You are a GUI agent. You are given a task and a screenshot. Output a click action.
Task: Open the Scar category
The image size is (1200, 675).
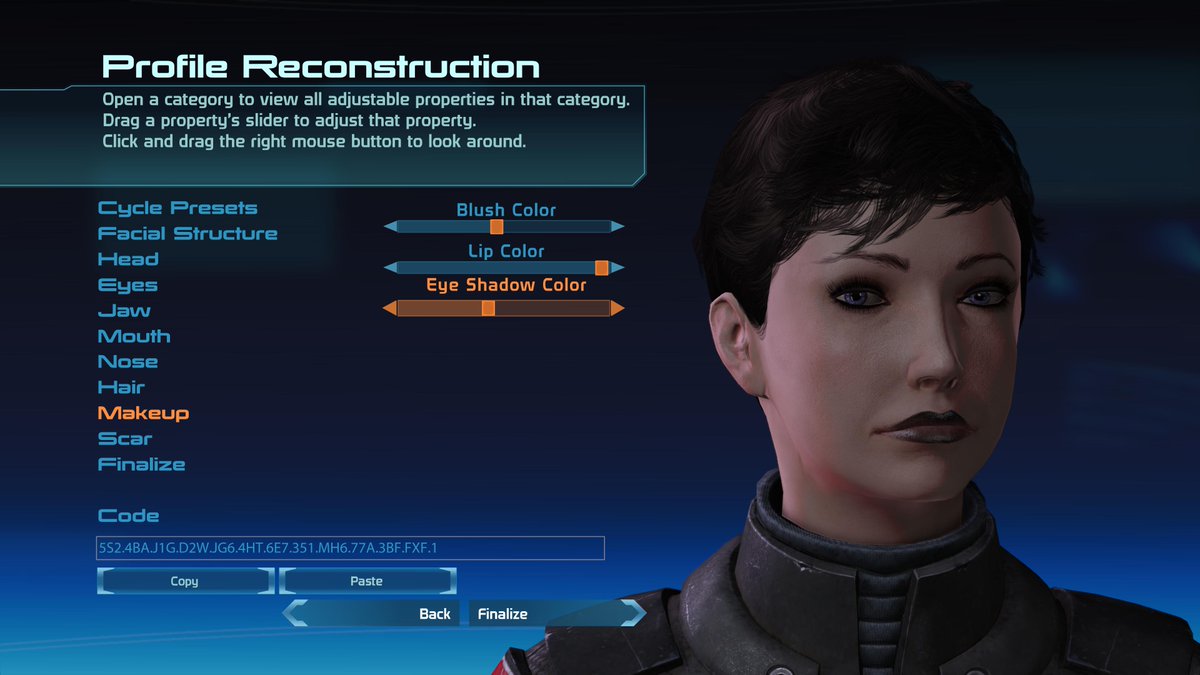125,439
